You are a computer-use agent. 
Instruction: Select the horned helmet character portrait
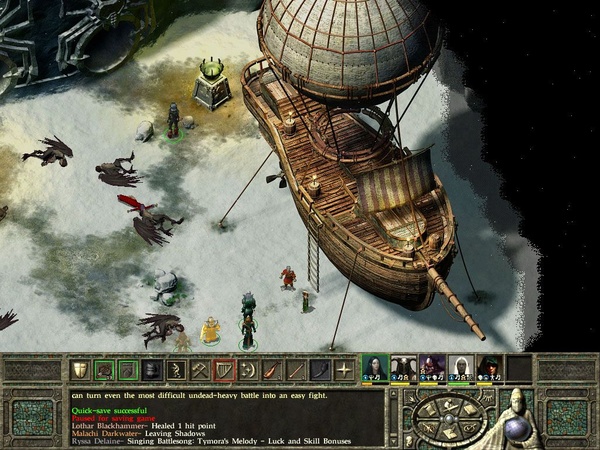coord(403,367)
